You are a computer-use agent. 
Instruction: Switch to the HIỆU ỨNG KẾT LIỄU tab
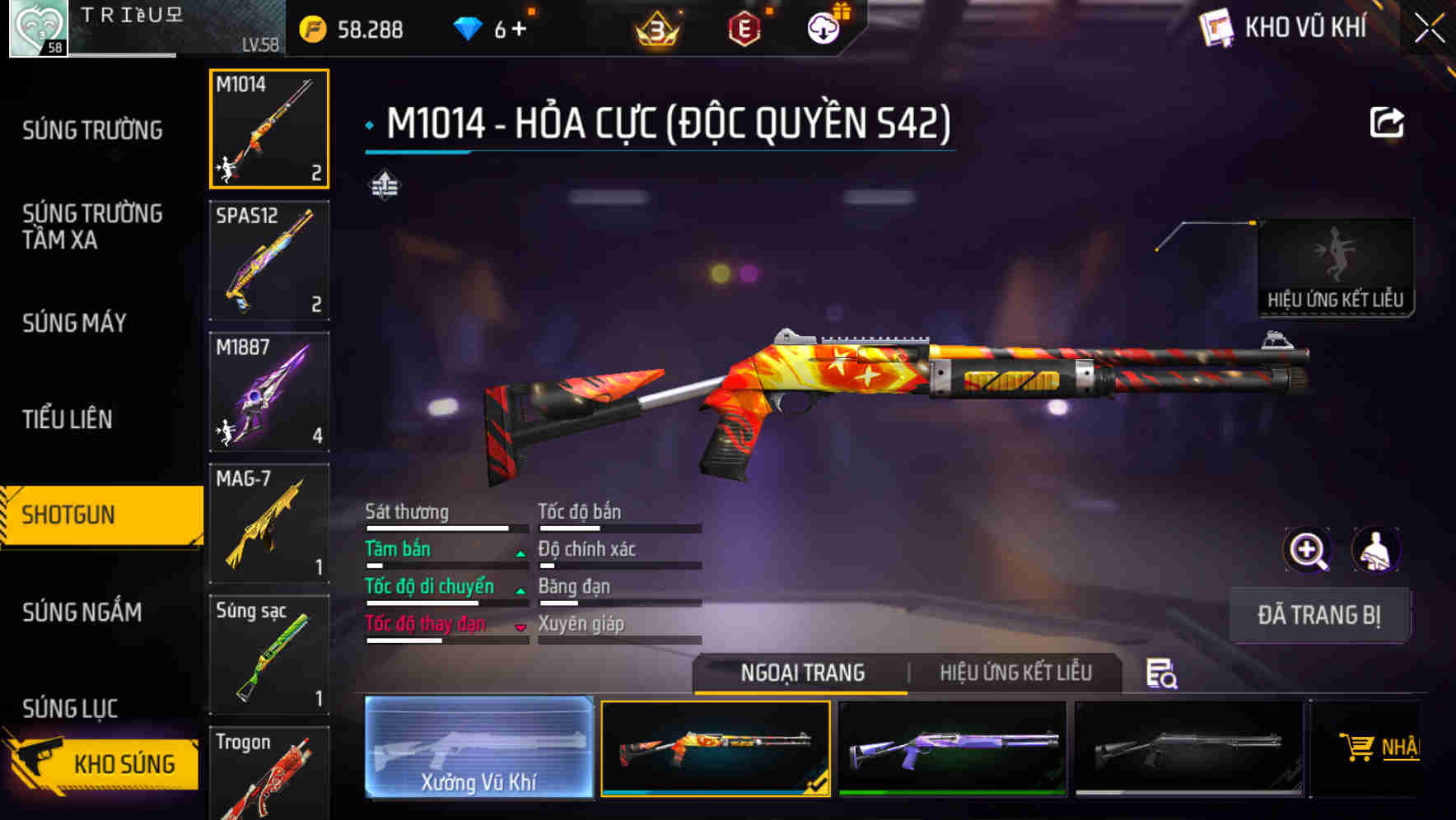(1015, 673)
